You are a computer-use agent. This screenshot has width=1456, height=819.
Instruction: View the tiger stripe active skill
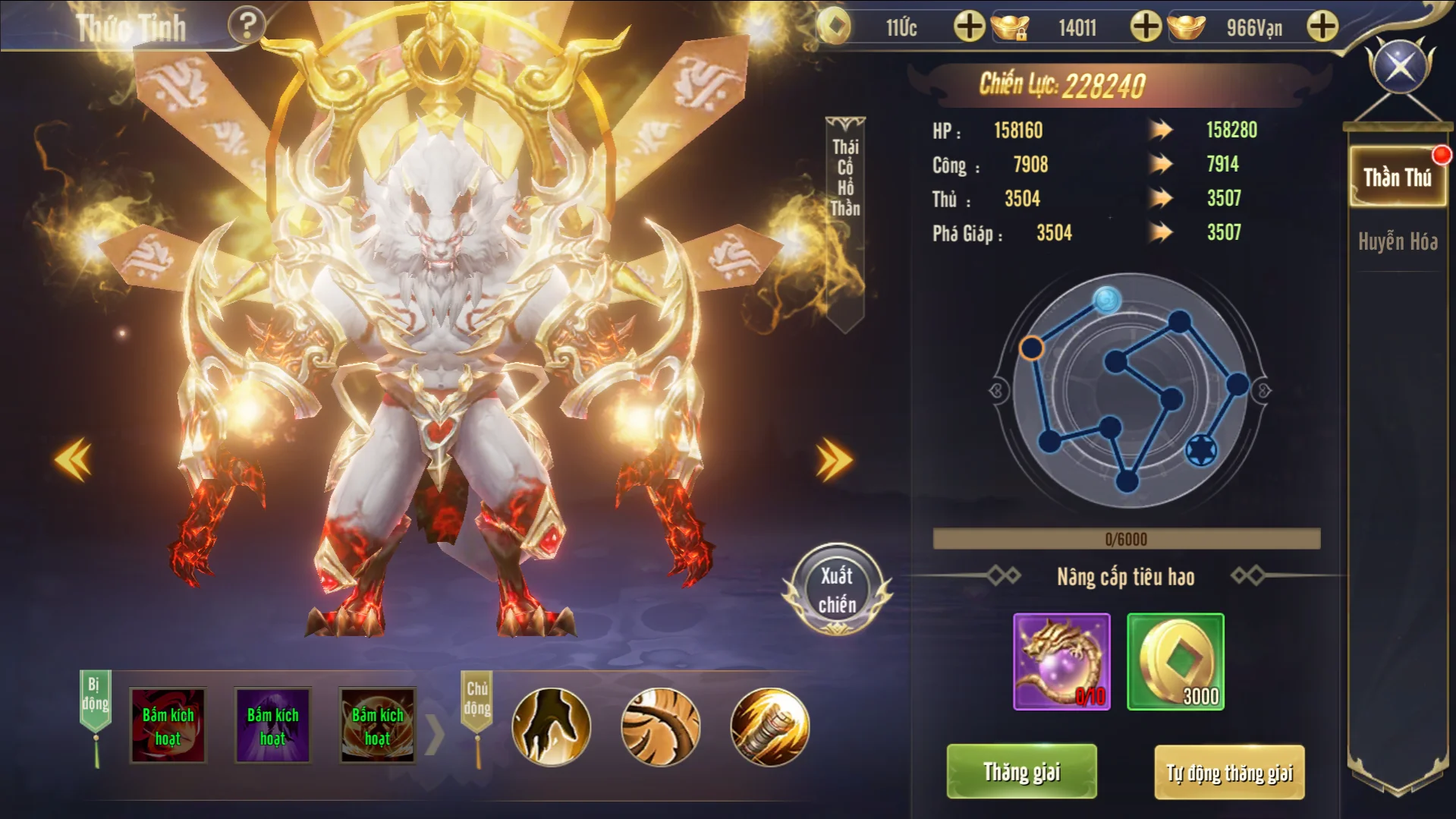[x=660, y=726]
